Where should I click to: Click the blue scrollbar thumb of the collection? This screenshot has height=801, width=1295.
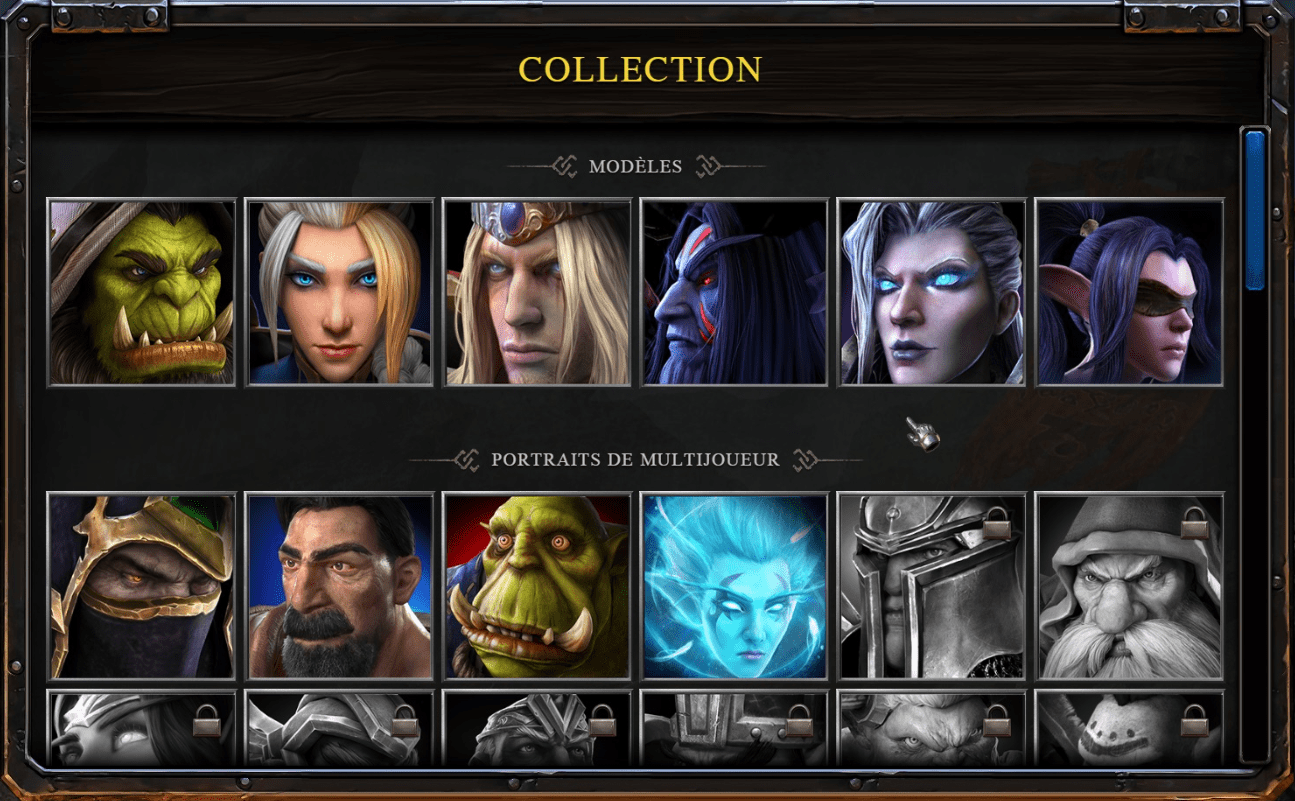[1255, 210]
